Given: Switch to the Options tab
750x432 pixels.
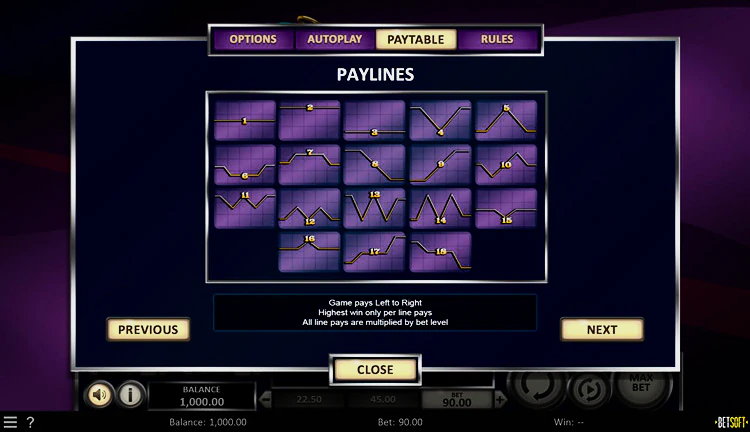Looking at the screenshot, I should [x=253, y=40].
